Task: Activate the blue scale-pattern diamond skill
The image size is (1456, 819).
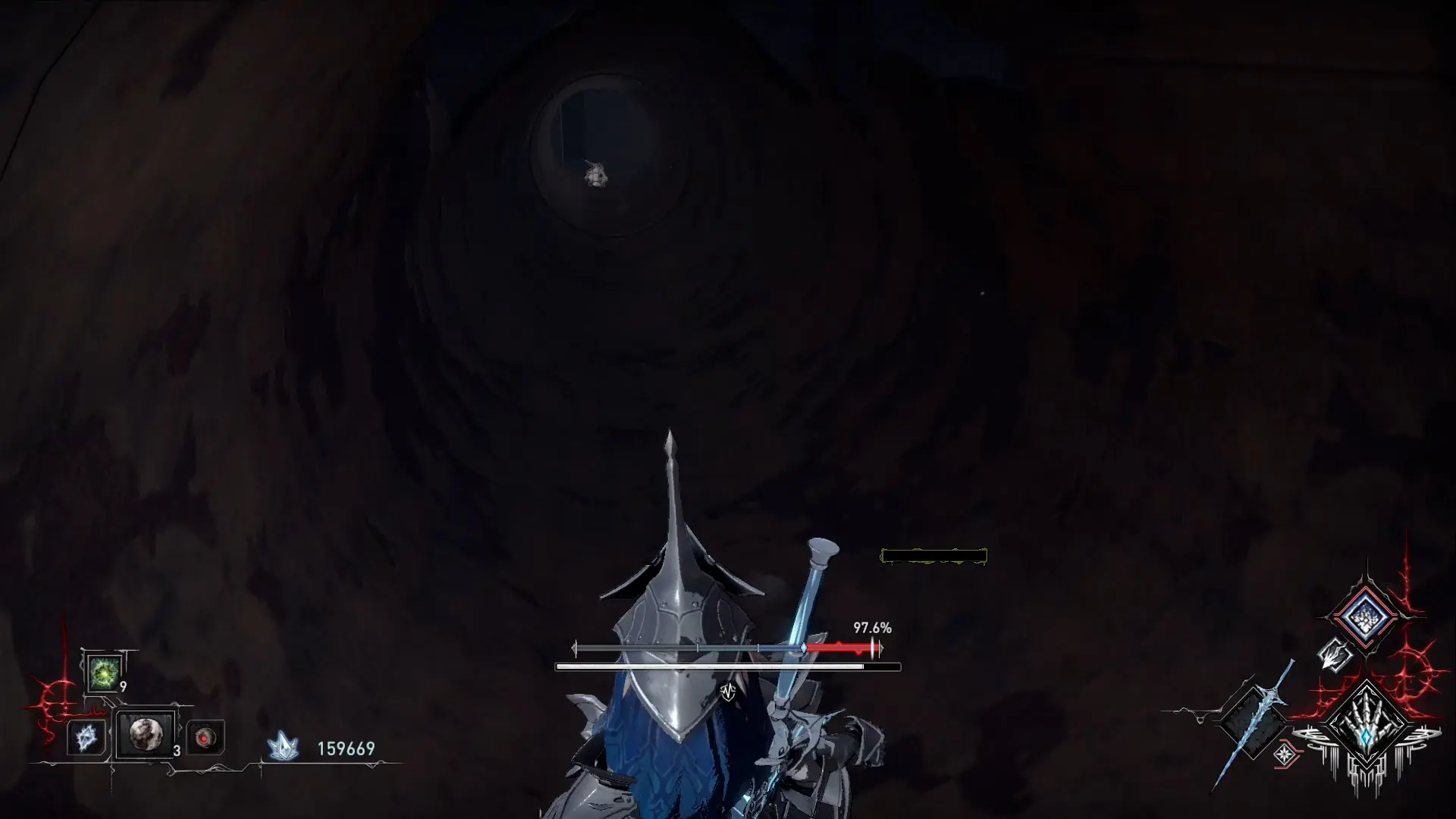Action: [x=1364, y=617]
